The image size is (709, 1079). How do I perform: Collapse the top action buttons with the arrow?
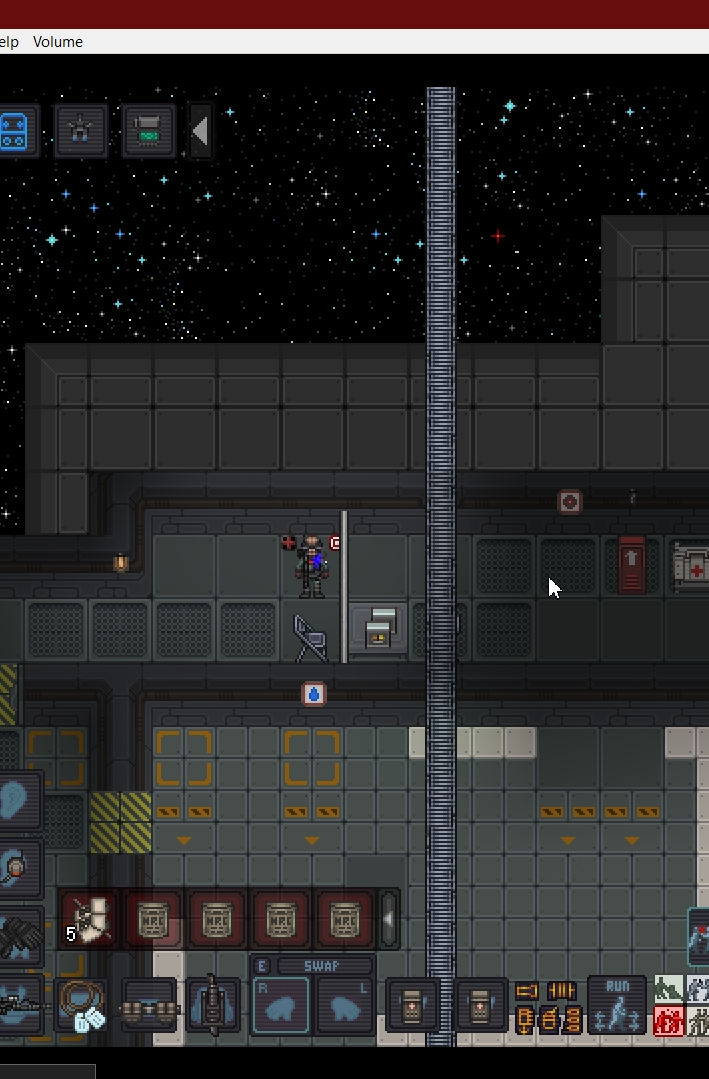click(x=200, y=131)
